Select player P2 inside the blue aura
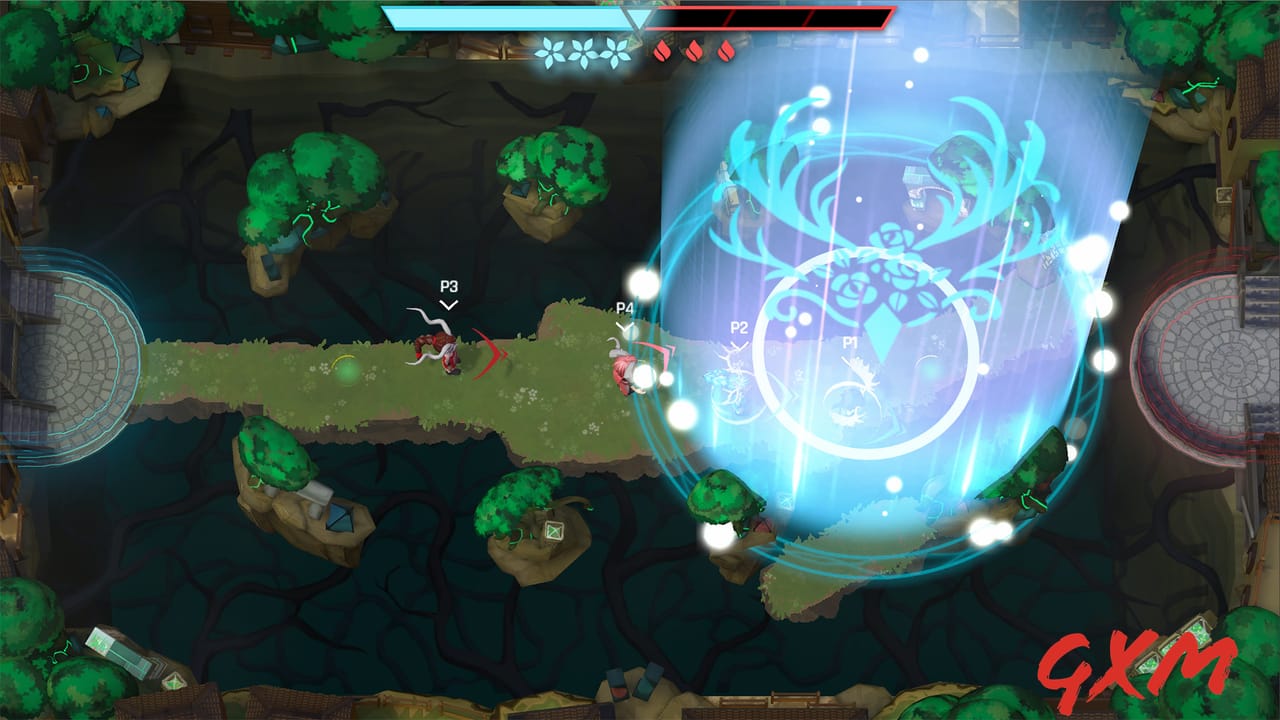Viewport: 1280px width, 720px height. tap(740, 325)
